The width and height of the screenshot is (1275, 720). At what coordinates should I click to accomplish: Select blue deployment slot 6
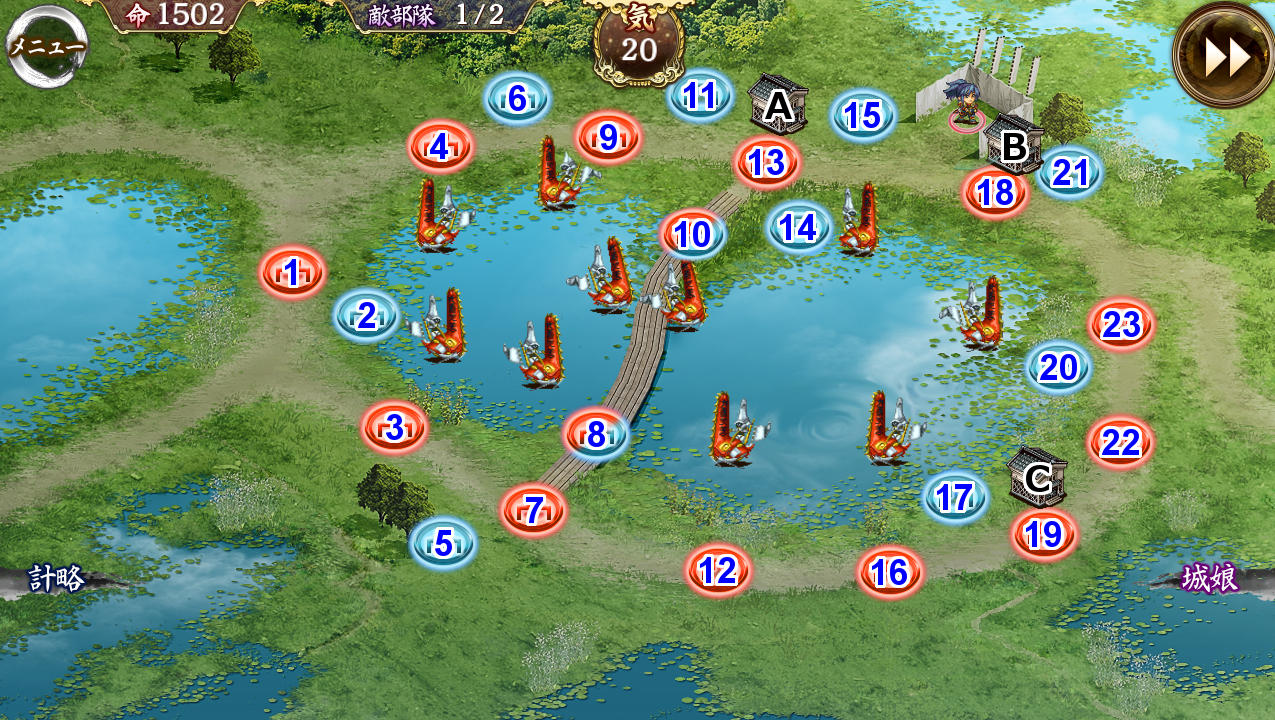[x=517, y=98]
